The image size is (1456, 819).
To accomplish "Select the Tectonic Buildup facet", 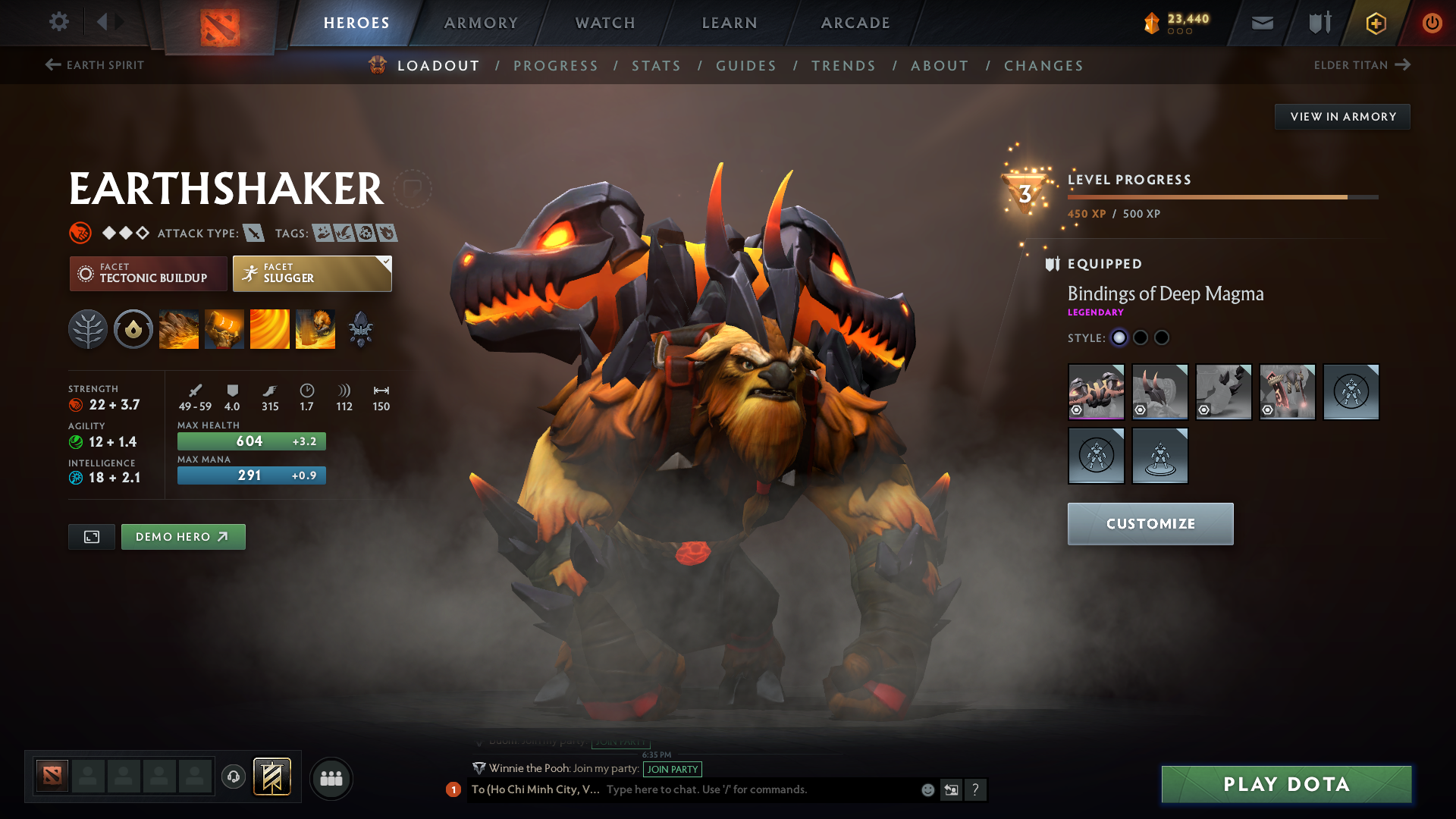I will point(148,274).
